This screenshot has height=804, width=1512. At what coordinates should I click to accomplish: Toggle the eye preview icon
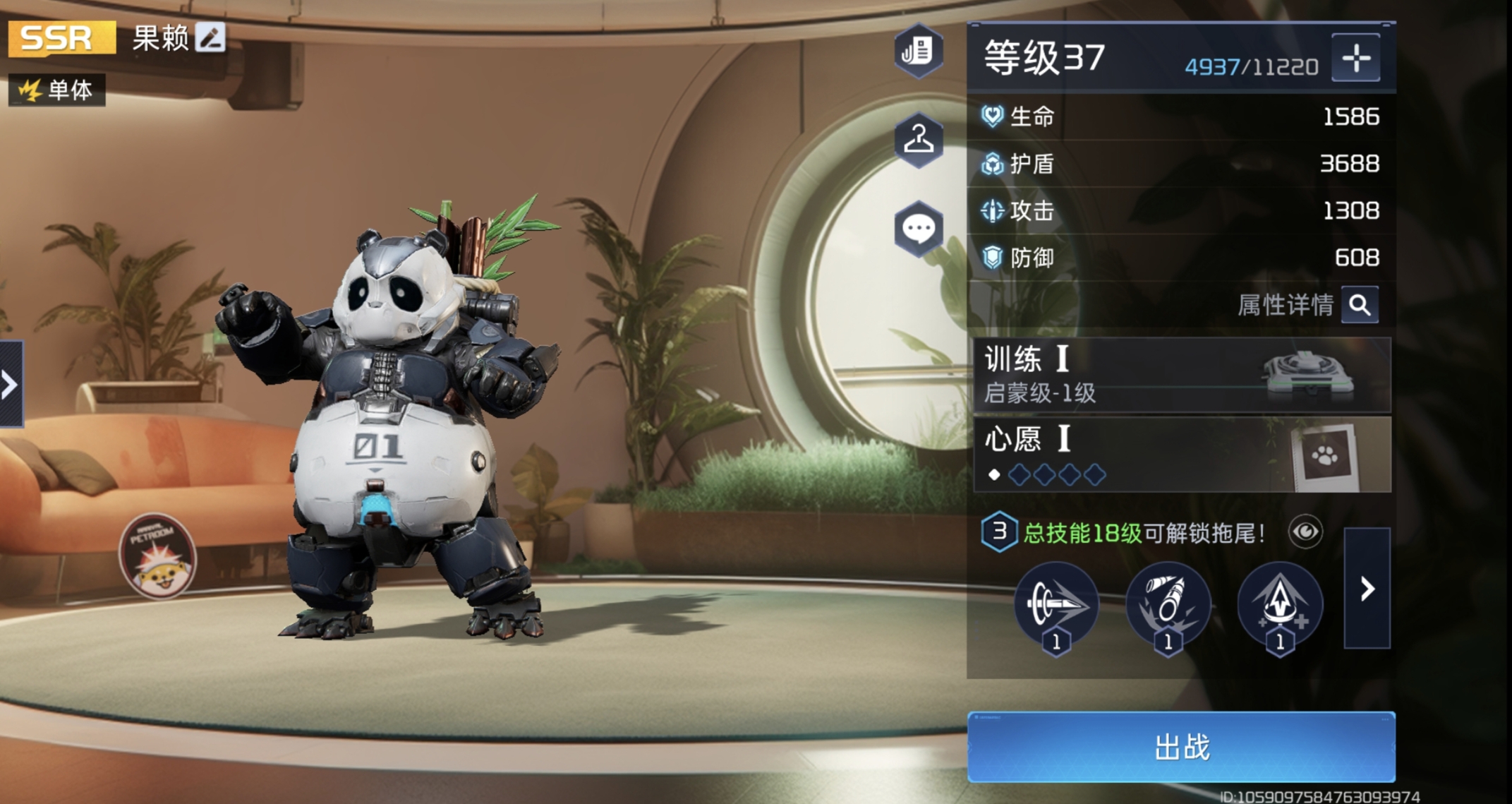coord(1305,532)
